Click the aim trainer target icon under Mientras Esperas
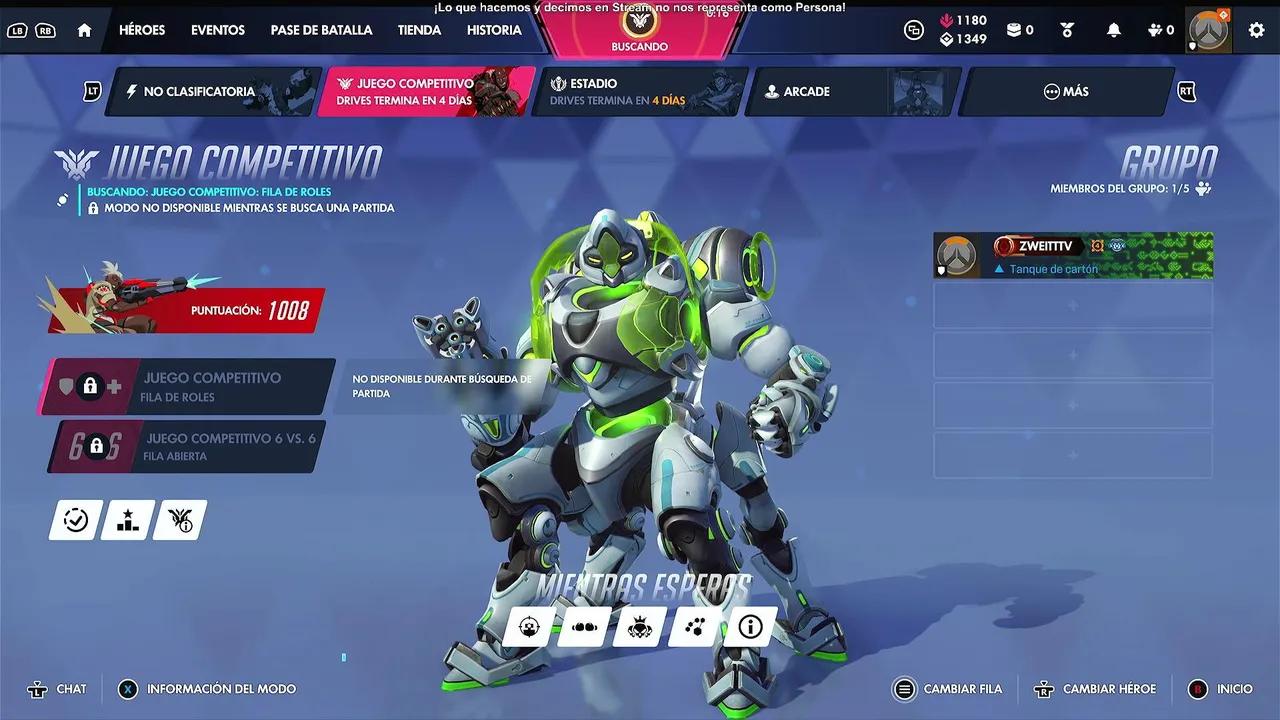The height and width of the screenshot is (720, 1280). coord(529,627)
